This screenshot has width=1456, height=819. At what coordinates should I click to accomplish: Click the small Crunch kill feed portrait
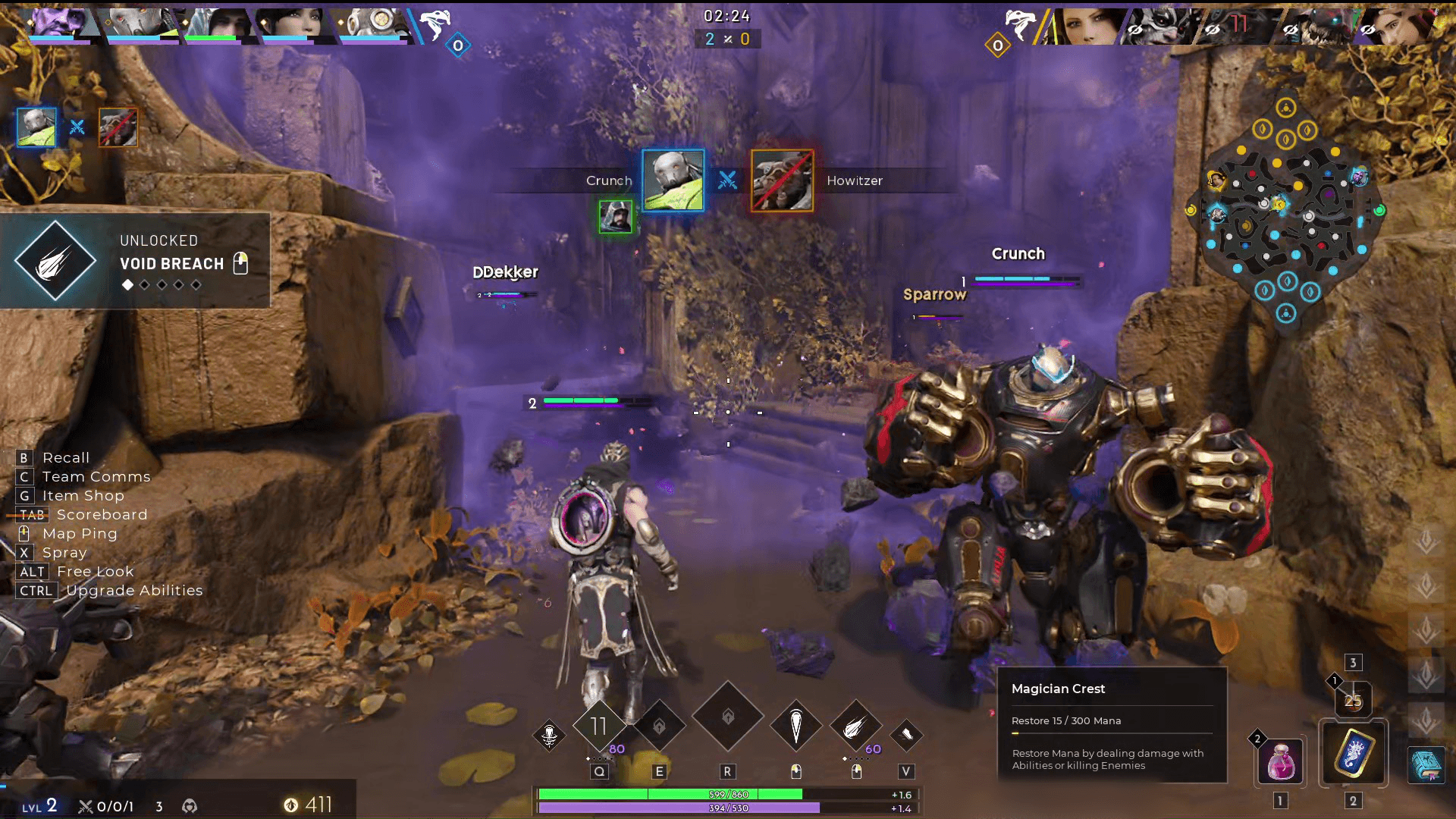(36, 127)
